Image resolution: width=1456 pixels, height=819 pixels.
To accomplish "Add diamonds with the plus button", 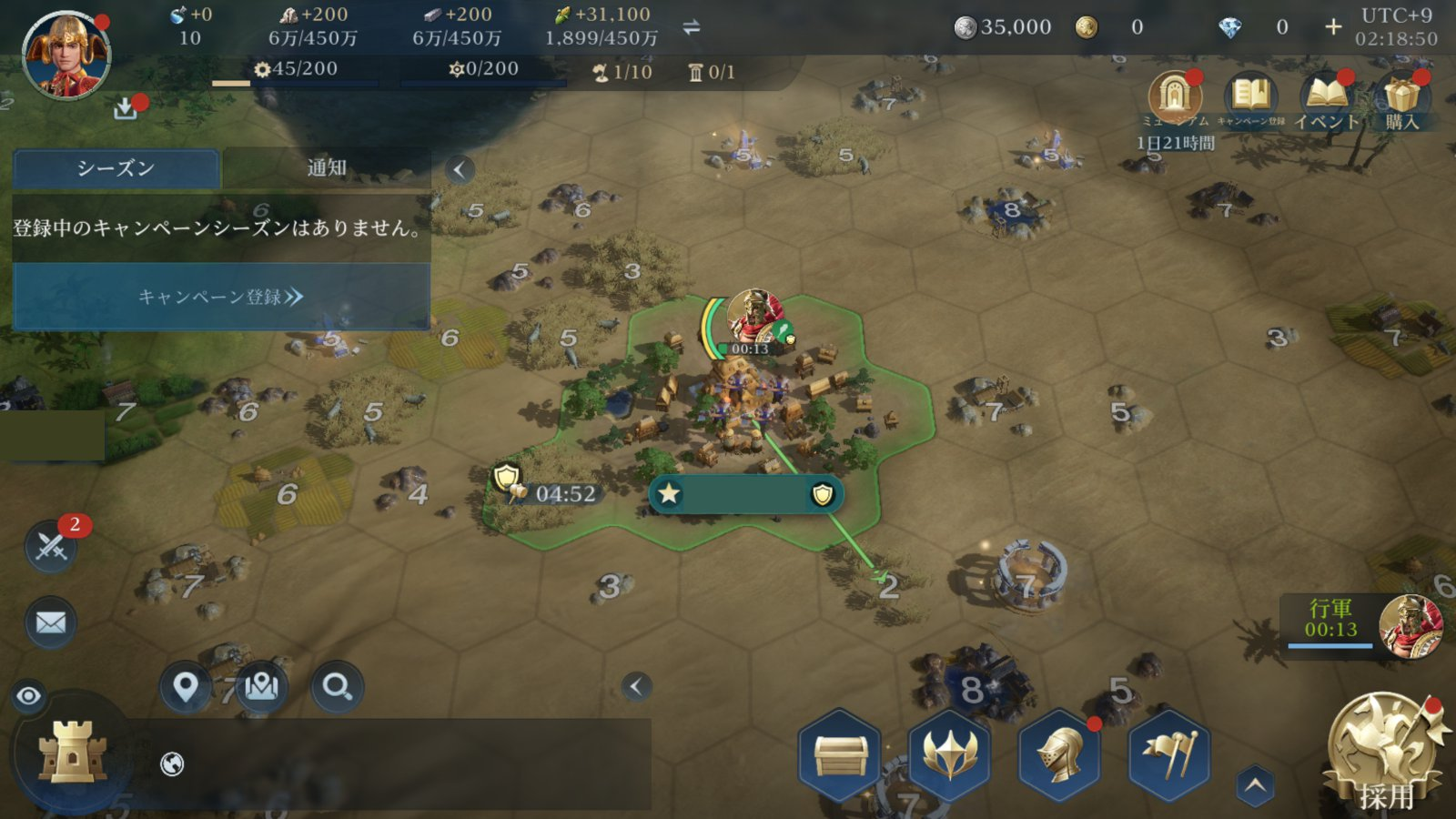I will pyautogui.click(x=1333, y=27).
